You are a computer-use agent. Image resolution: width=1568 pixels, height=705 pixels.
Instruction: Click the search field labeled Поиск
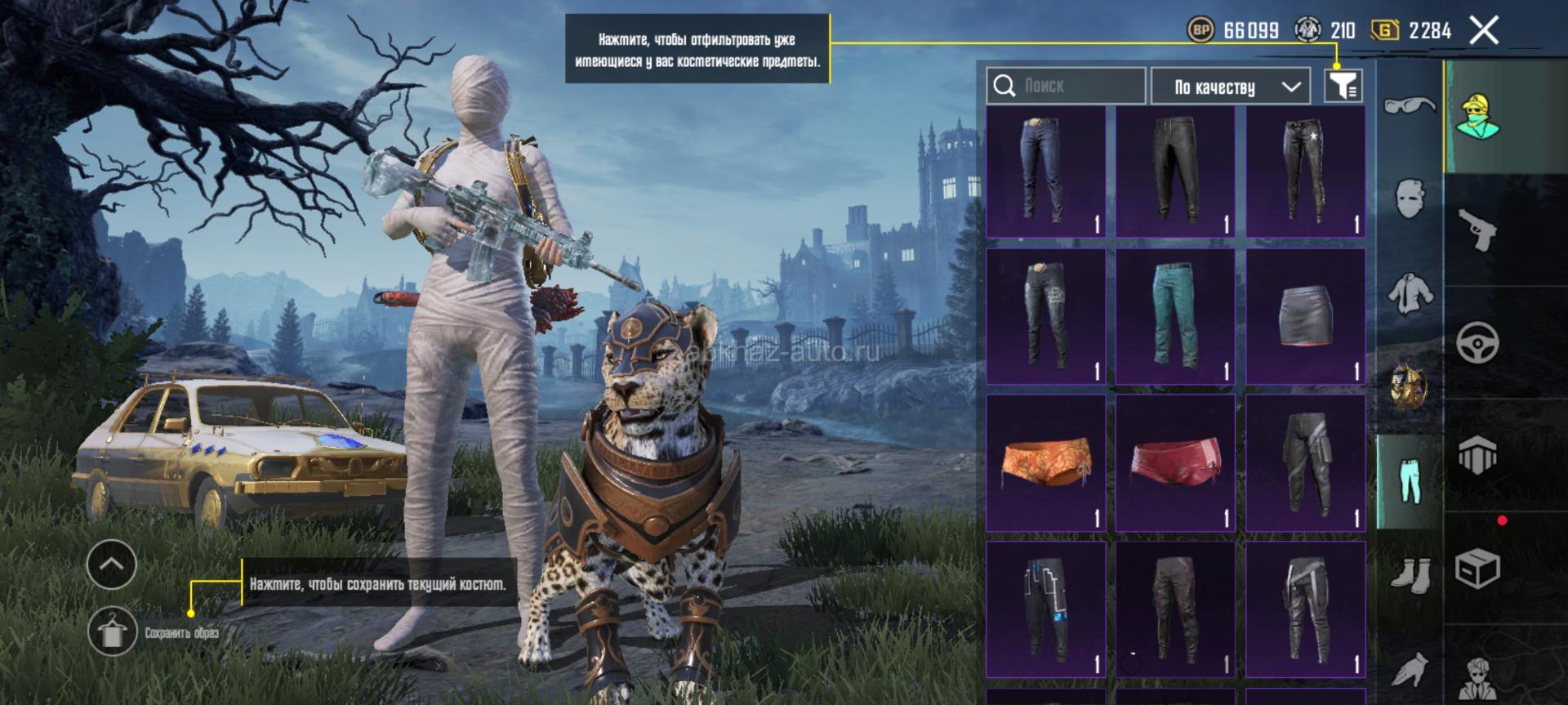1066,86
